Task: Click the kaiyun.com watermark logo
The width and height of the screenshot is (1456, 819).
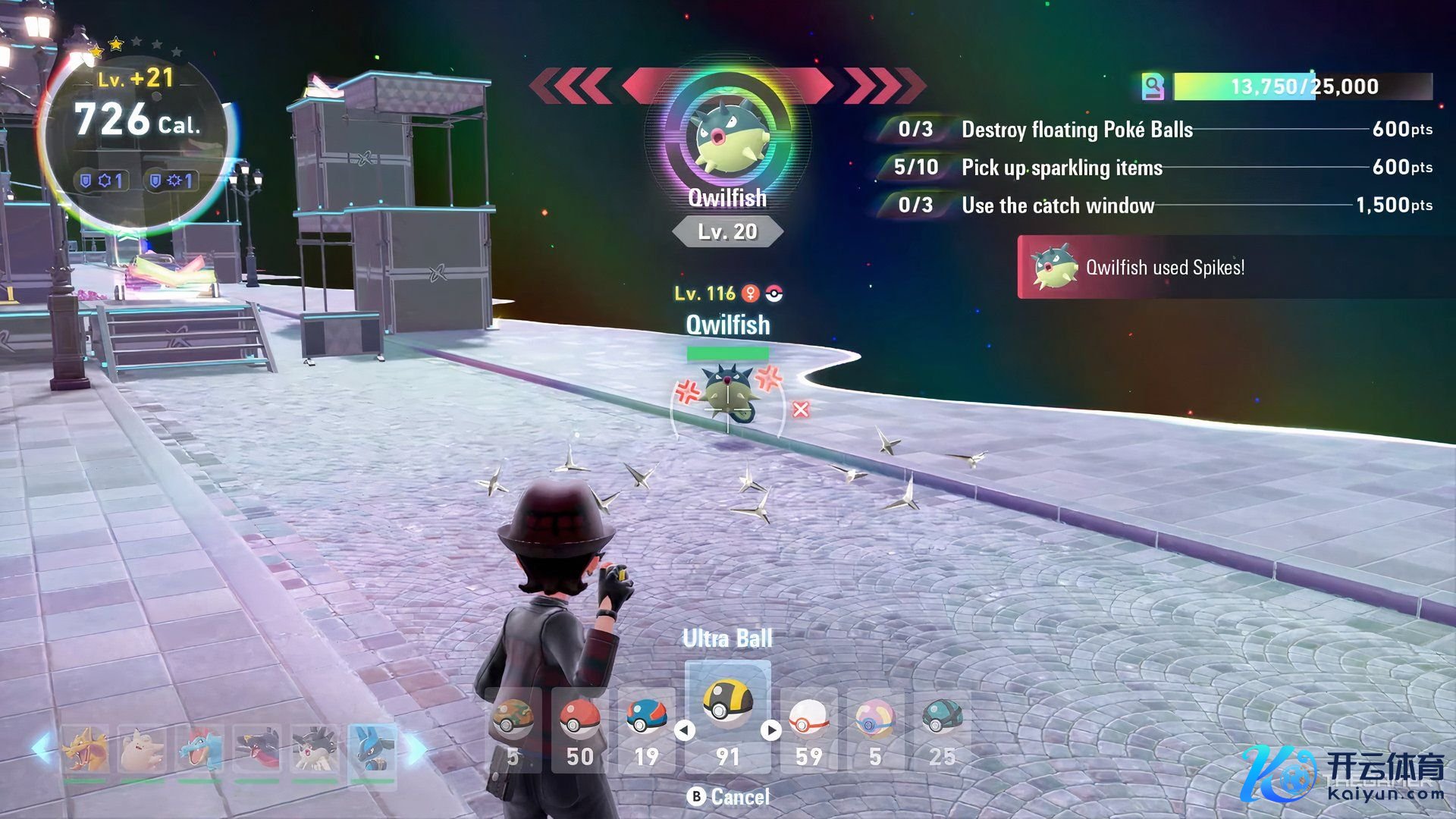Action: pos(1342,773)
